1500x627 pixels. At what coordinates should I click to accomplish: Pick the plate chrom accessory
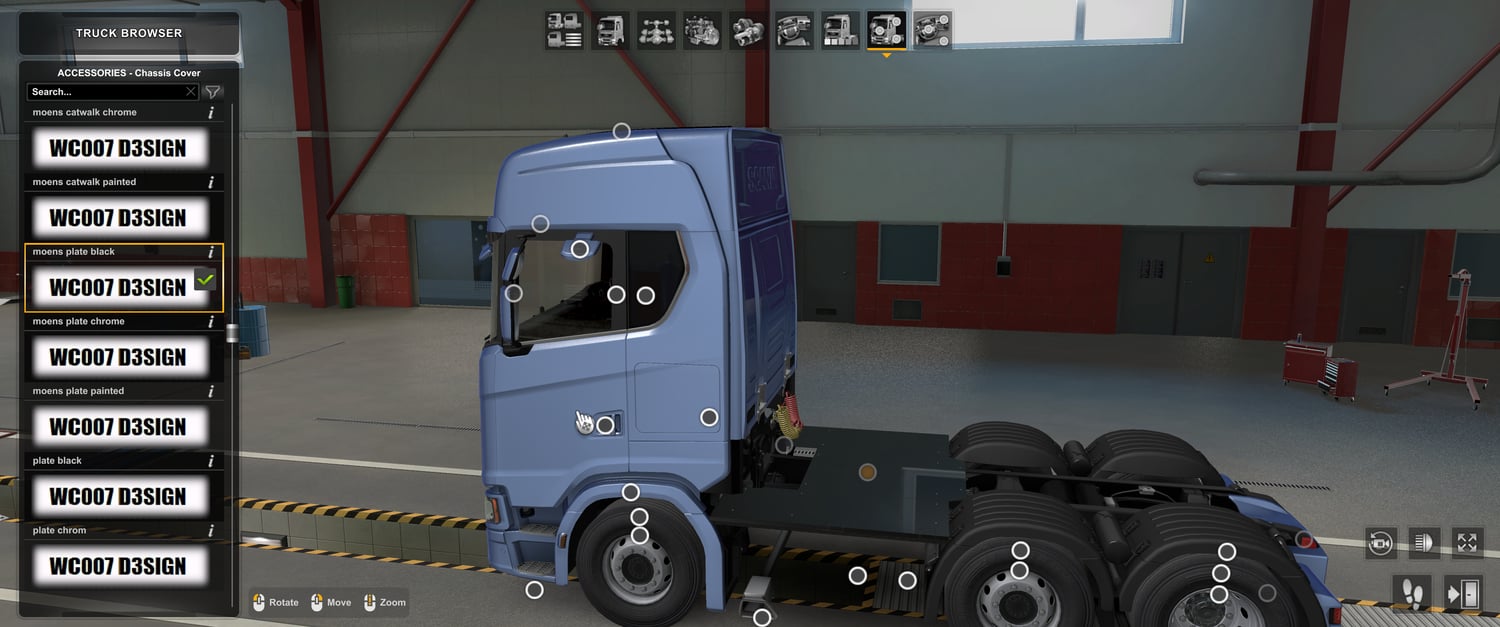[x=119, y=566]
